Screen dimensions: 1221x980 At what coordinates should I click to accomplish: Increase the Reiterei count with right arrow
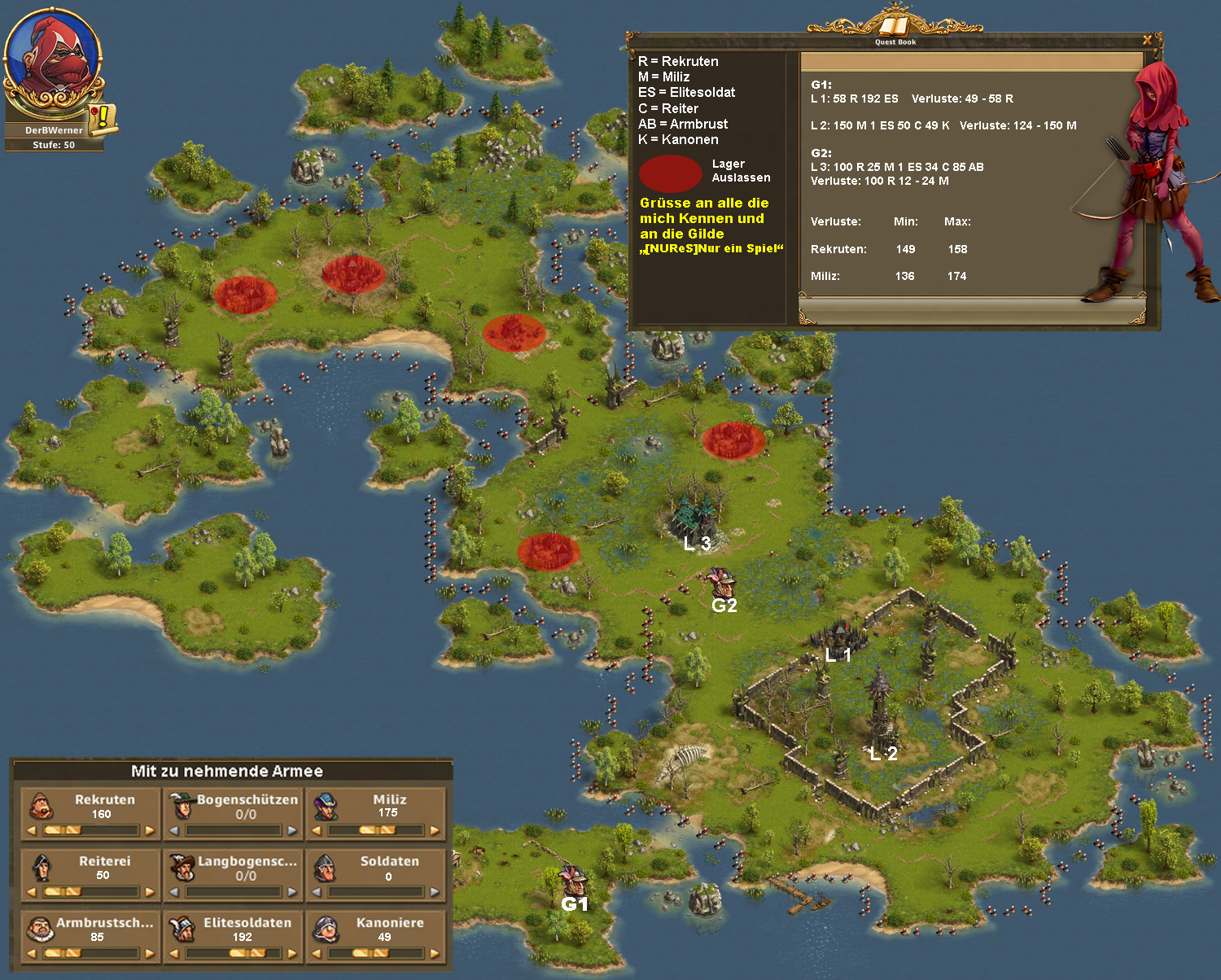[x=150, y=892]
